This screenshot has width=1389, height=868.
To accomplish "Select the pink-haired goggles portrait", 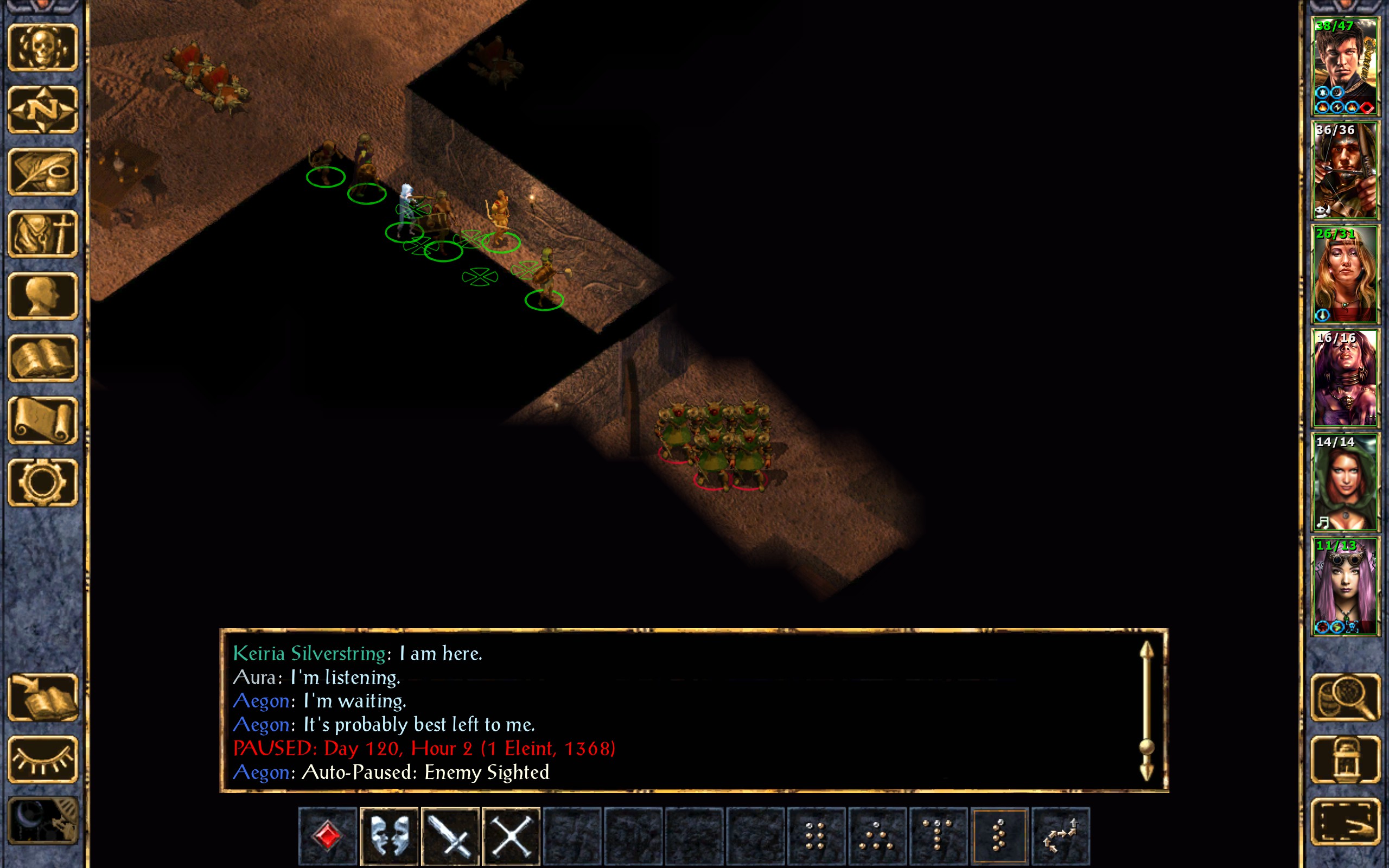I will click(x=1344, y=586).
